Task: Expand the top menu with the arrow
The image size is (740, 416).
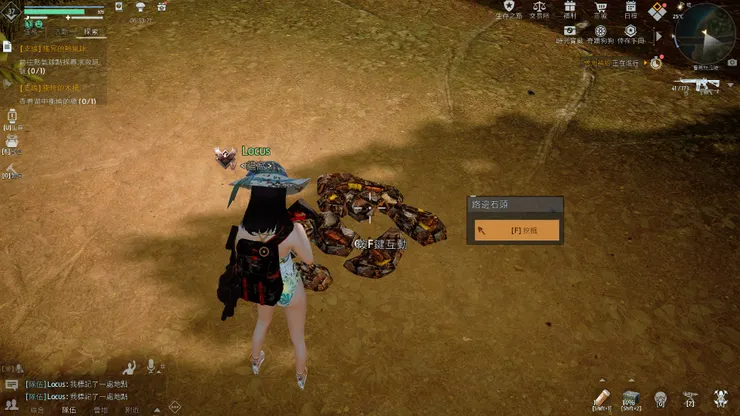Action: (656, 35)
